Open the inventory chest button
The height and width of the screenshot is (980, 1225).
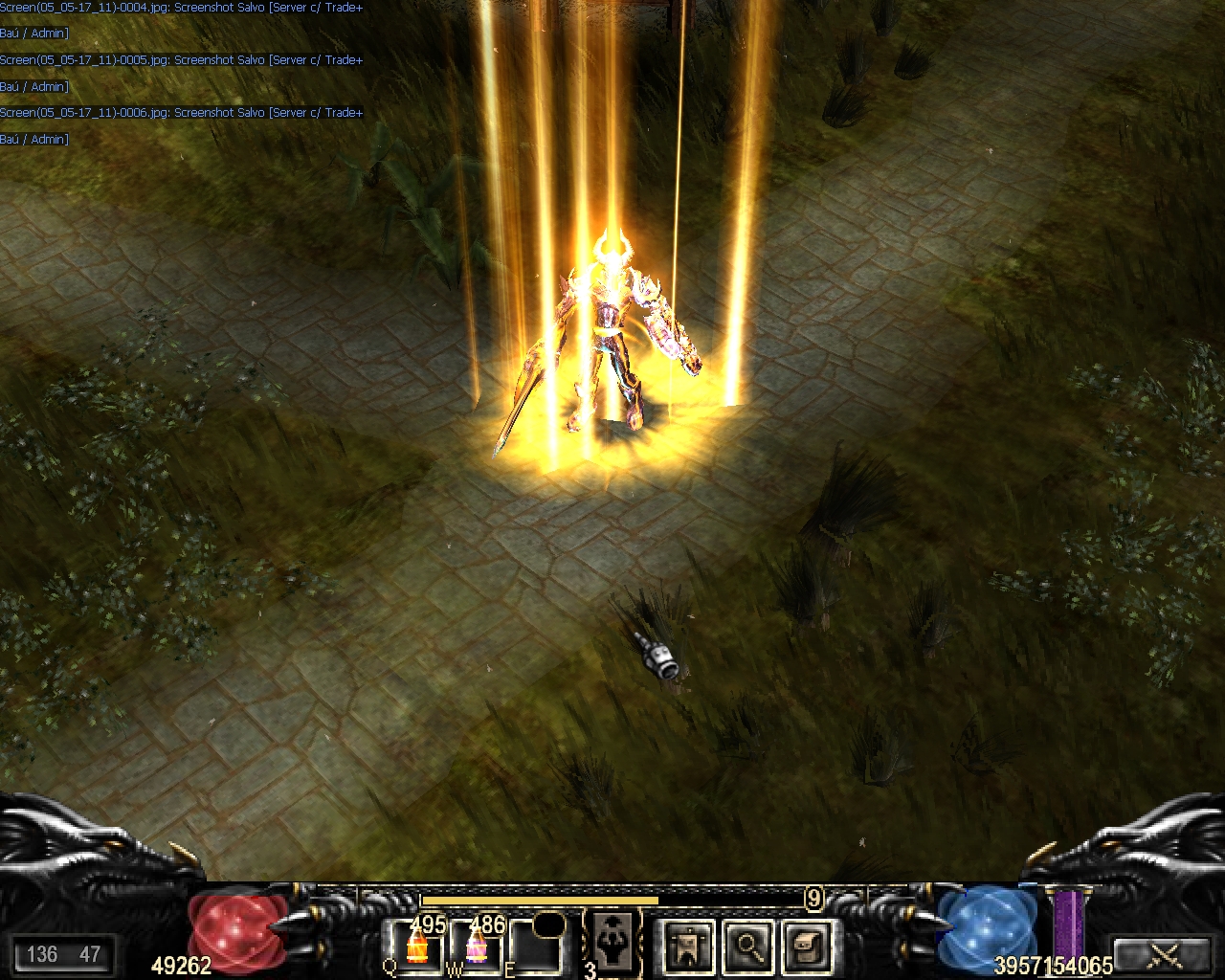[x=806, y=947]
